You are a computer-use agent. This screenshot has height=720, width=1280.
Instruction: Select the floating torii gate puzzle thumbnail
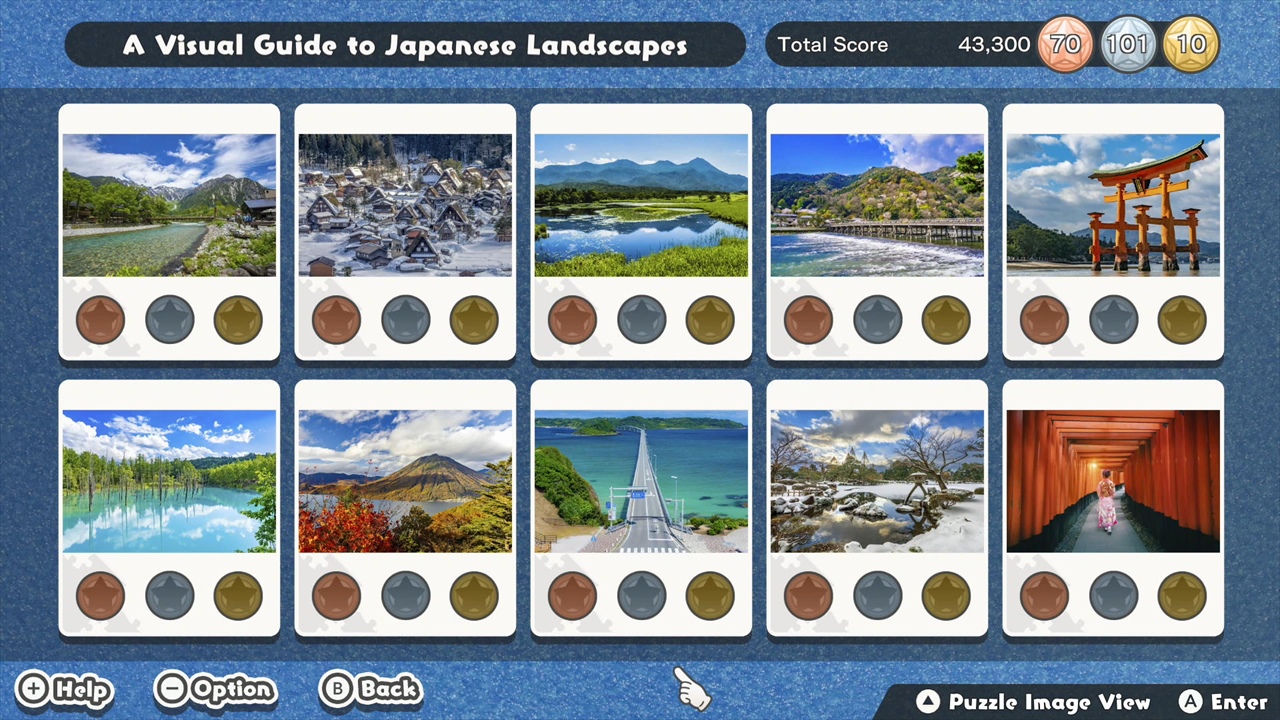point(1113,204)
